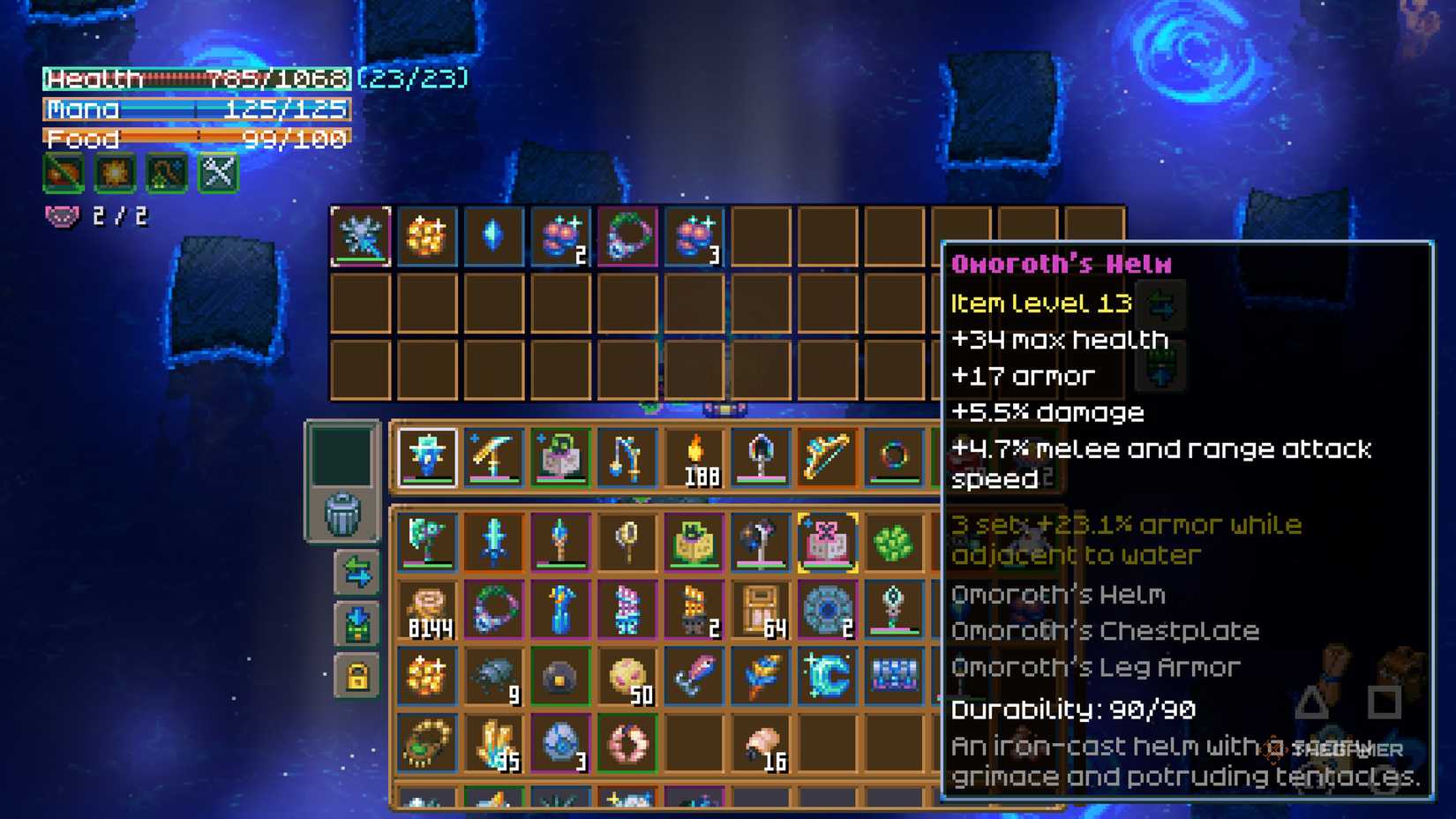The height and width of the screenshot is (819, 1456).
Task: Select the torch stack of 100
Action: (x=696, y=456)
